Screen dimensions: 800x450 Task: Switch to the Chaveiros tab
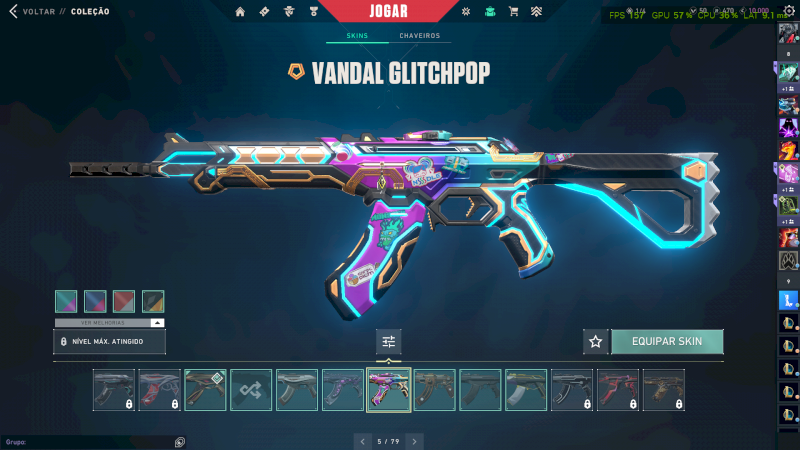[x=419, y=36]
